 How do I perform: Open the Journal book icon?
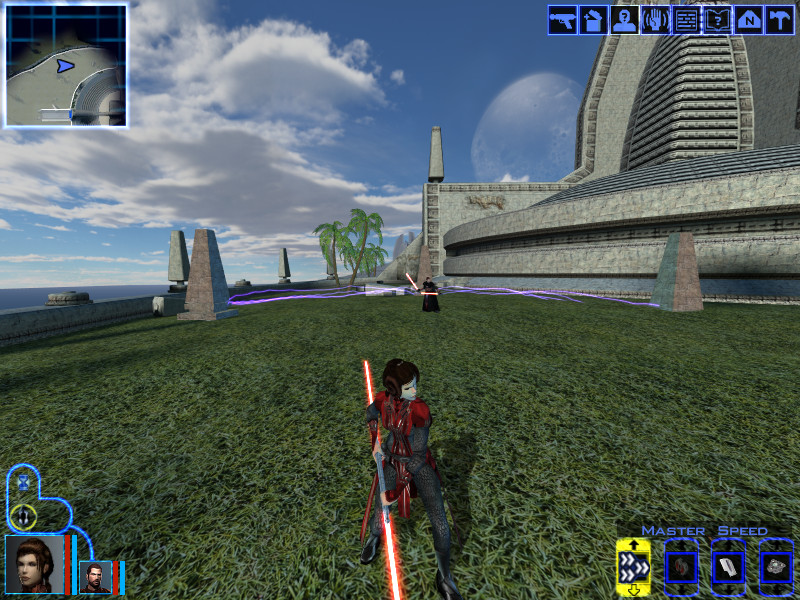tap(718, 21)
